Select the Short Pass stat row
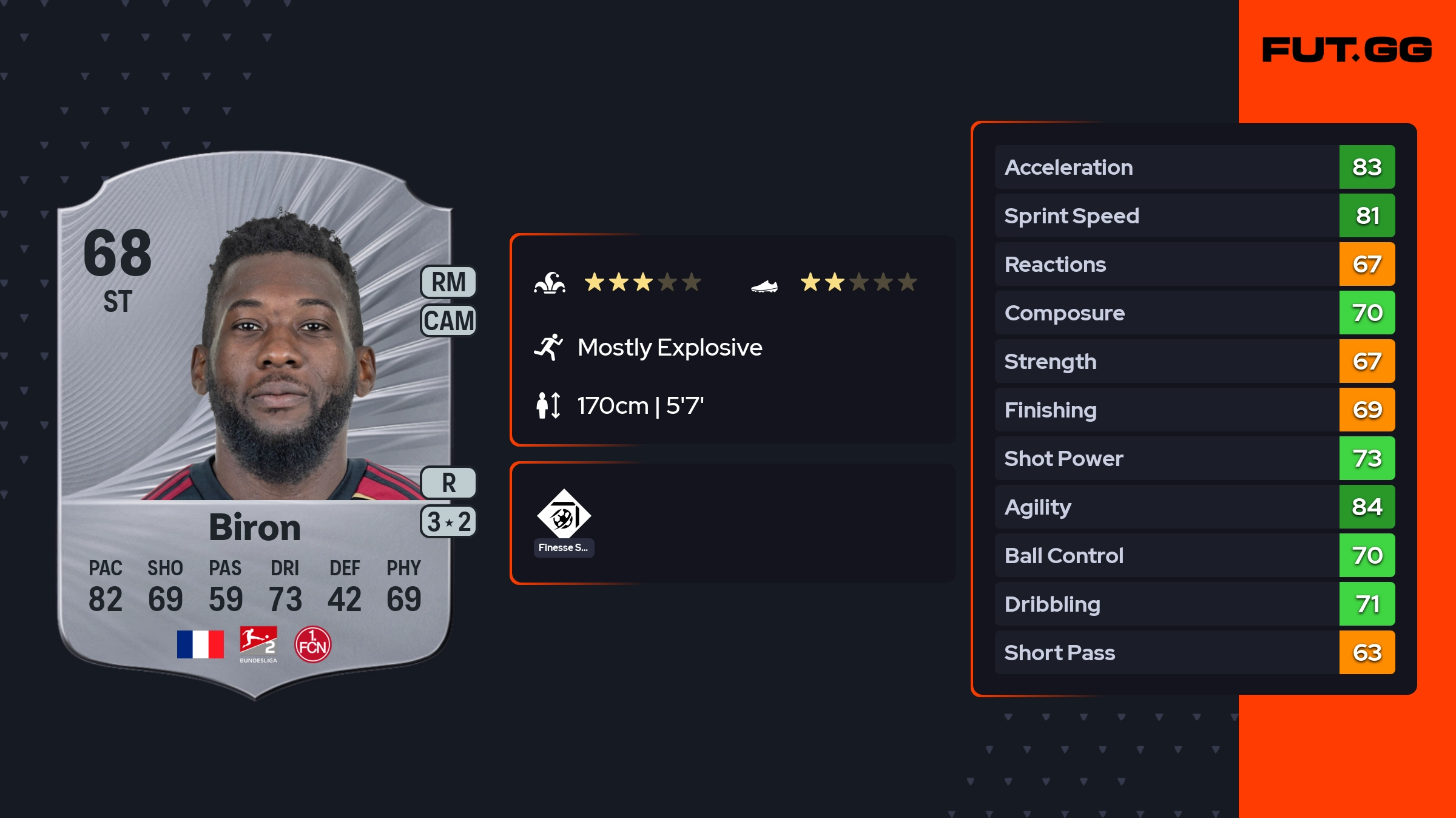The width and height of the screenshot is (1456, 818). (x=1194, y=652)
